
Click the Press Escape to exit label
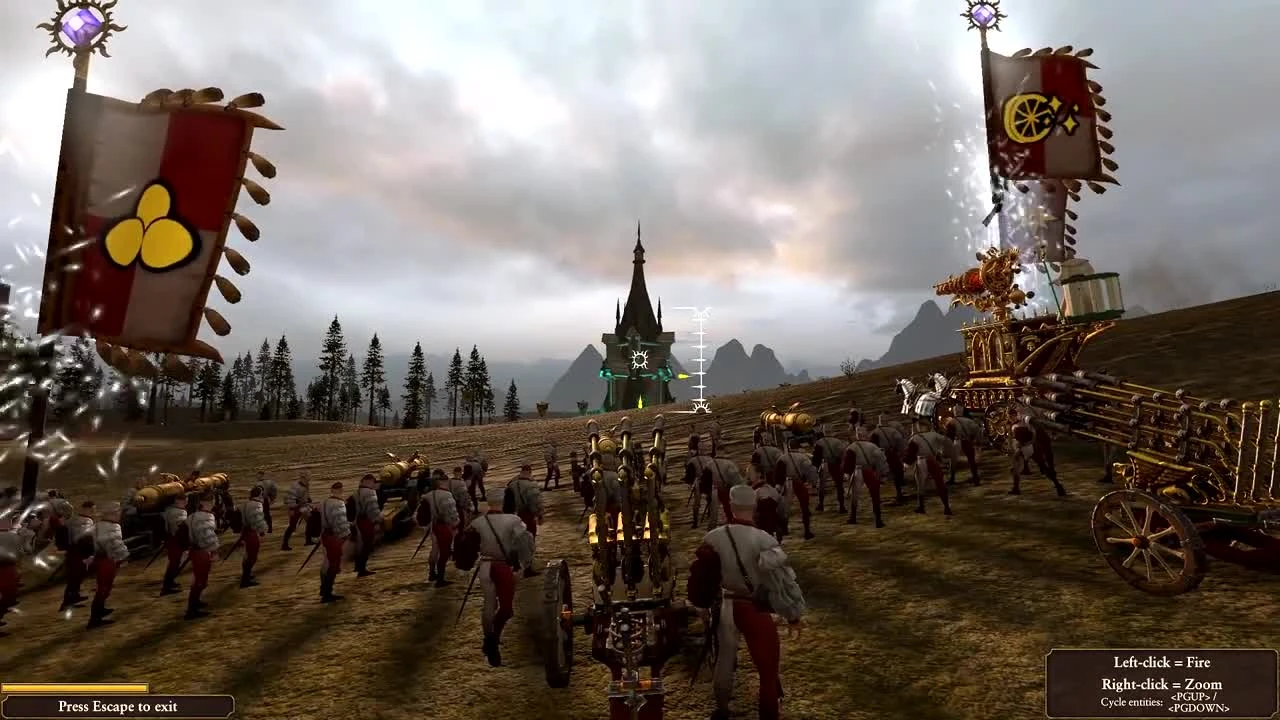coord(118,706)
